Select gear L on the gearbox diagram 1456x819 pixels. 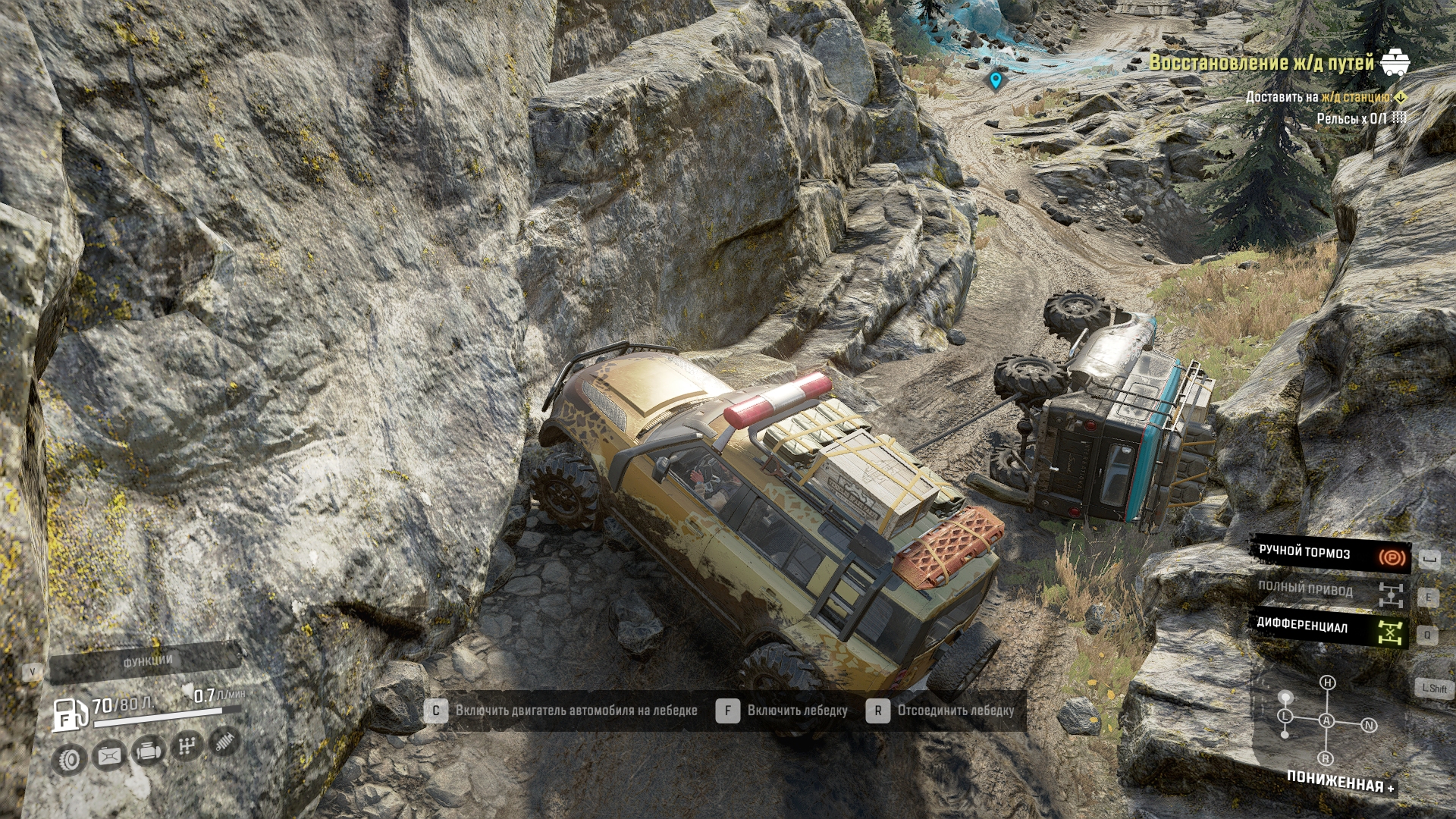[x=1285, y=716]
